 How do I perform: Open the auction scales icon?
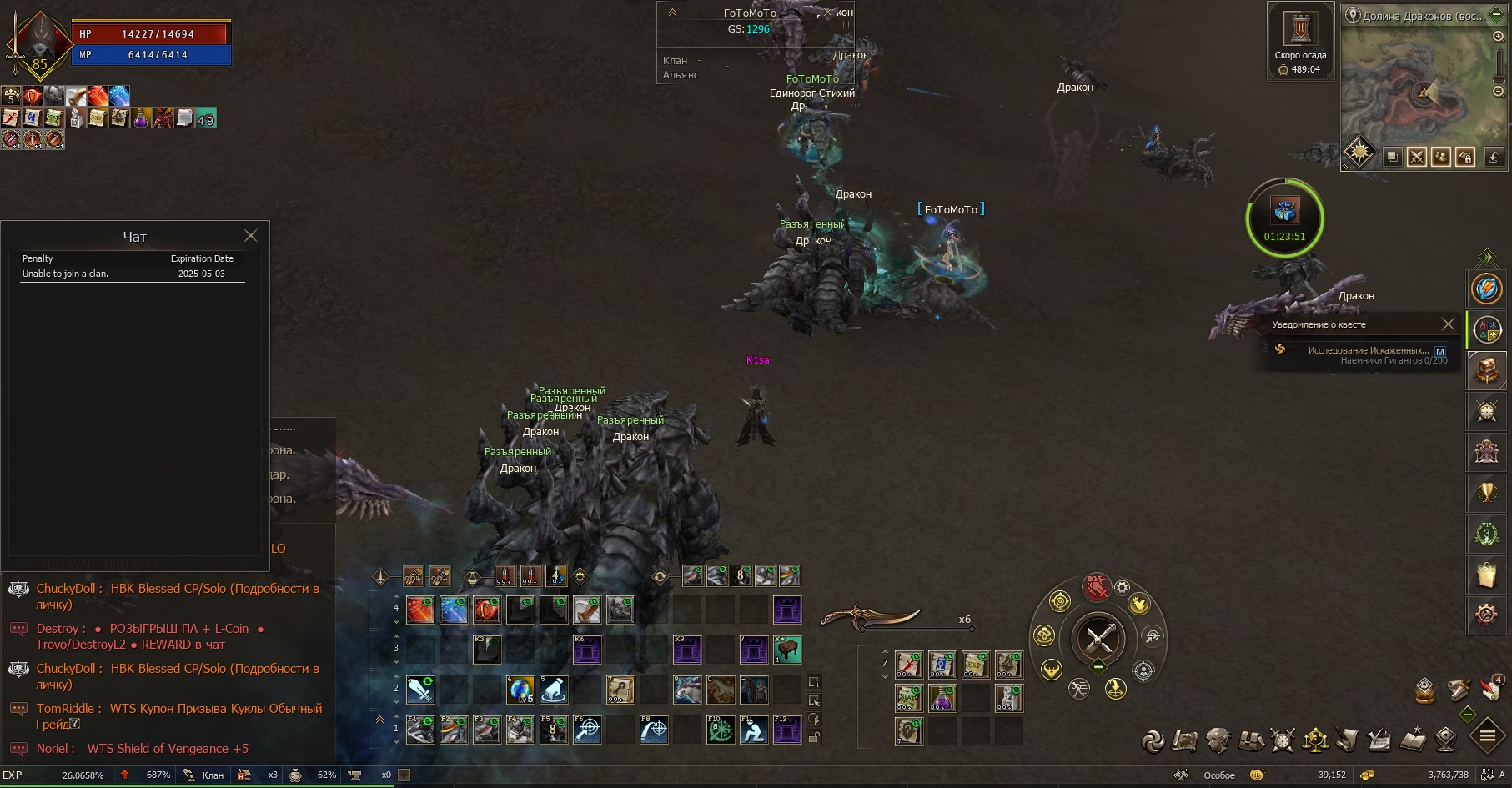point(1315,740)
